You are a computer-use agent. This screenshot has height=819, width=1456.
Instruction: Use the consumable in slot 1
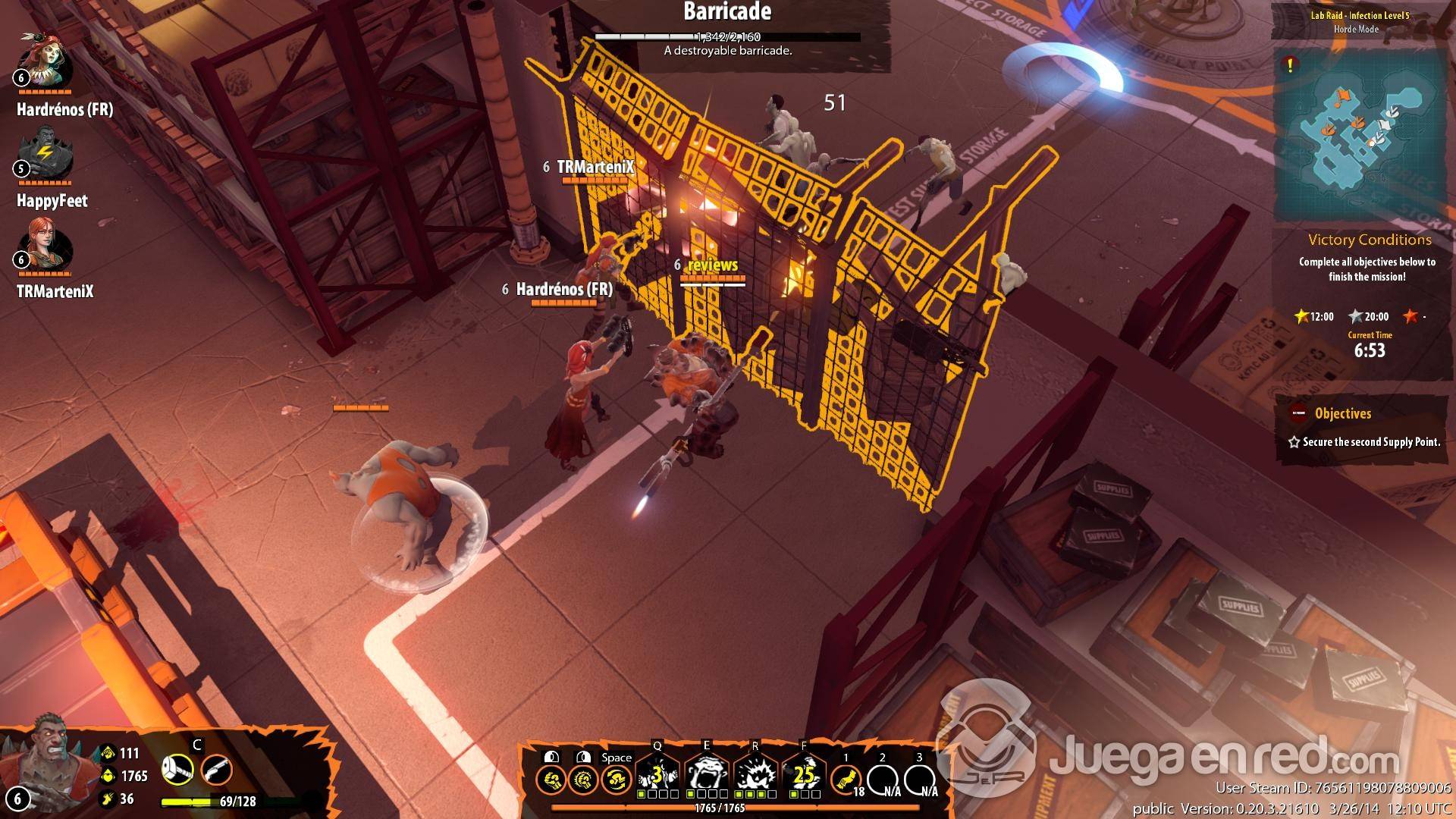(846, 780)
